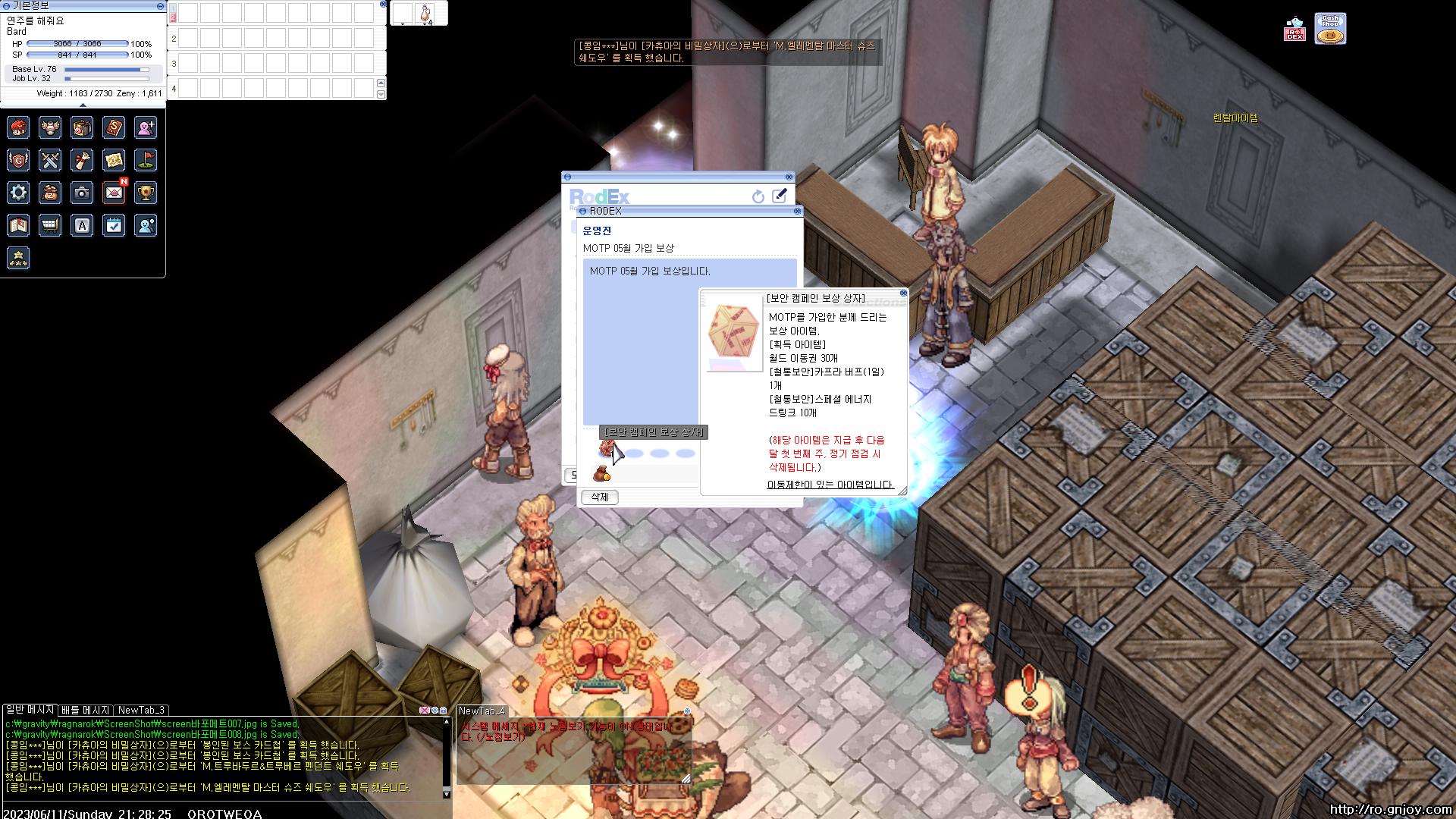Open the guild shield icon
Viewport: 1456px width, 819px height.
(x=18, y=160)
